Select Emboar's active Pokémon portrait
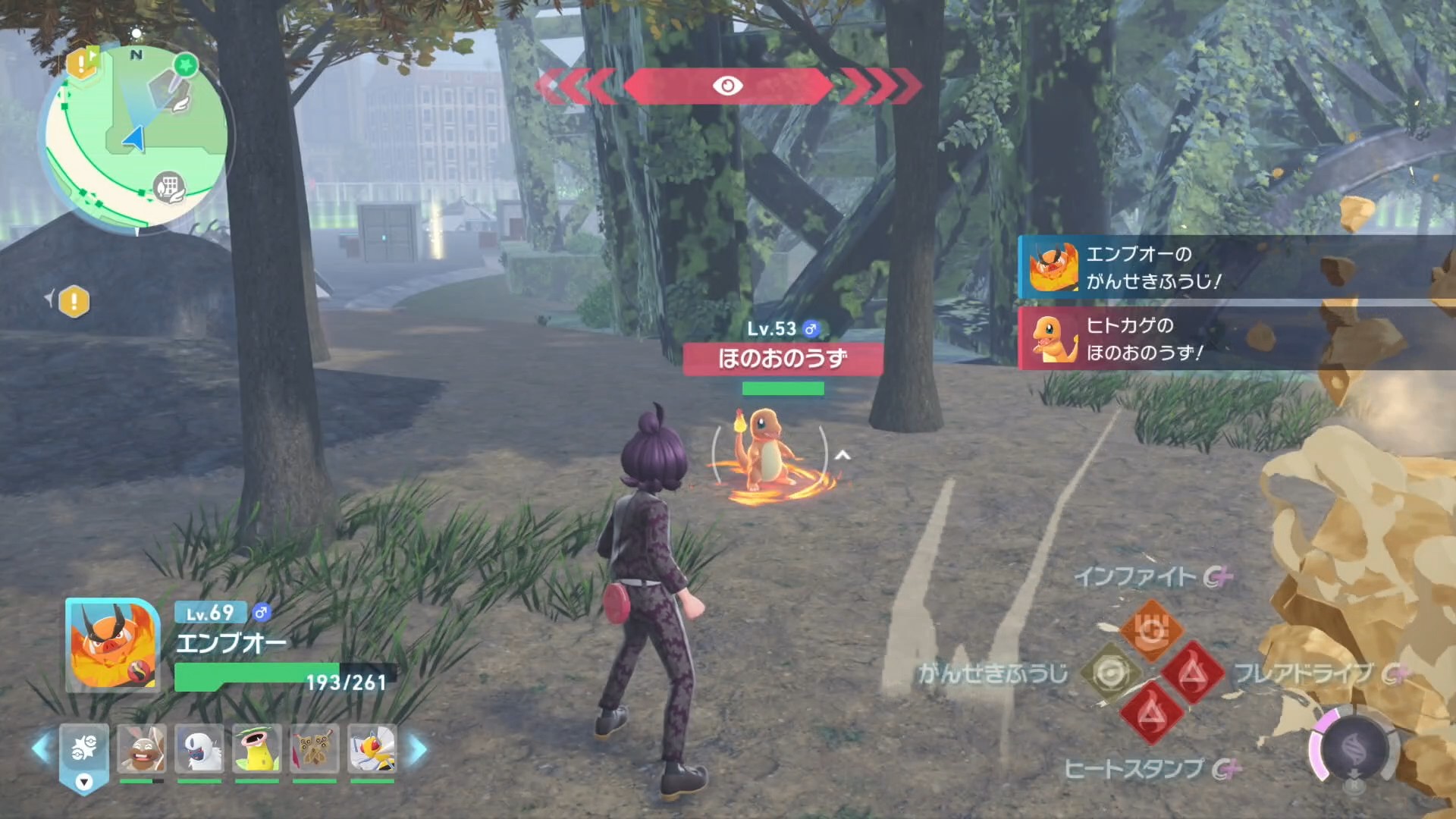The width and height of the screenshot is (1456, 819). tap(113, 645)
